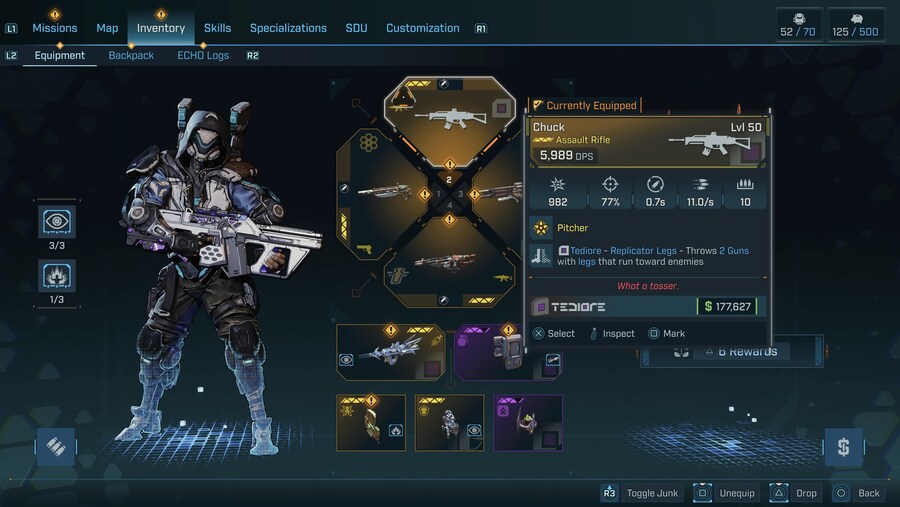Open the dollar sign sell button
Screen dimensions: 900x507
pos(843,446)
